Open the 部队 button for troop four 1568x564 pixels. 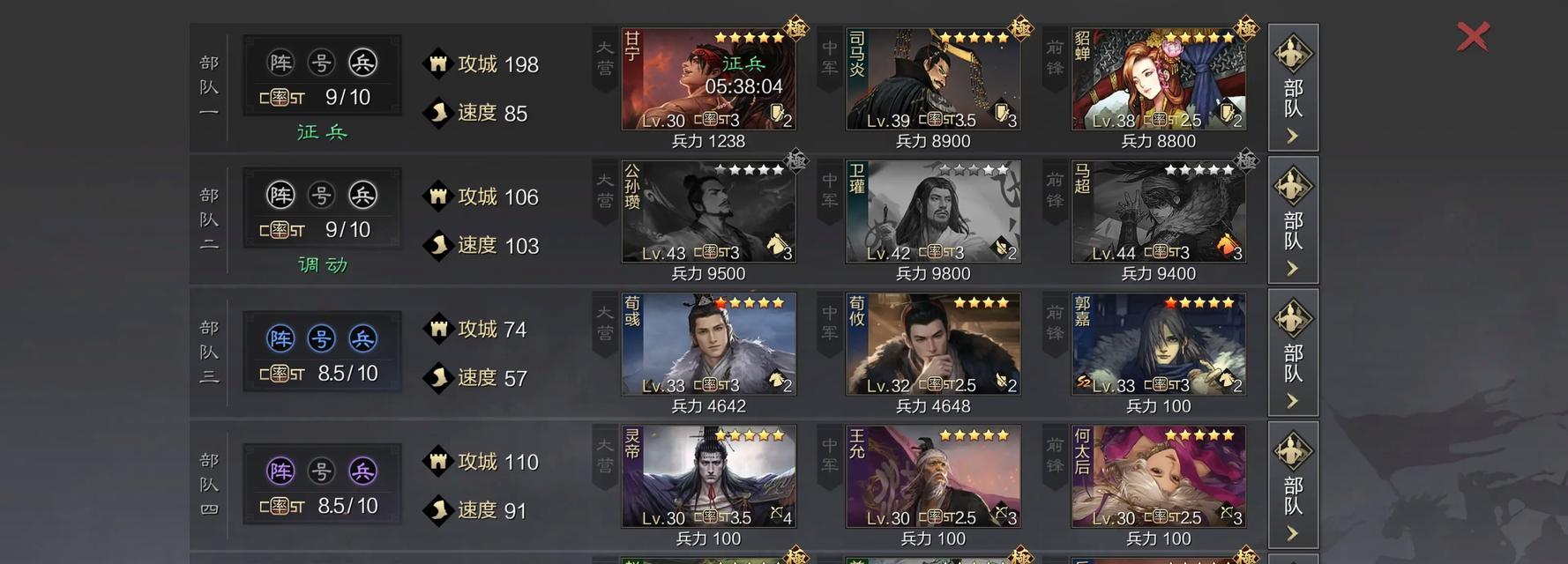click(x=1293, y=485)
